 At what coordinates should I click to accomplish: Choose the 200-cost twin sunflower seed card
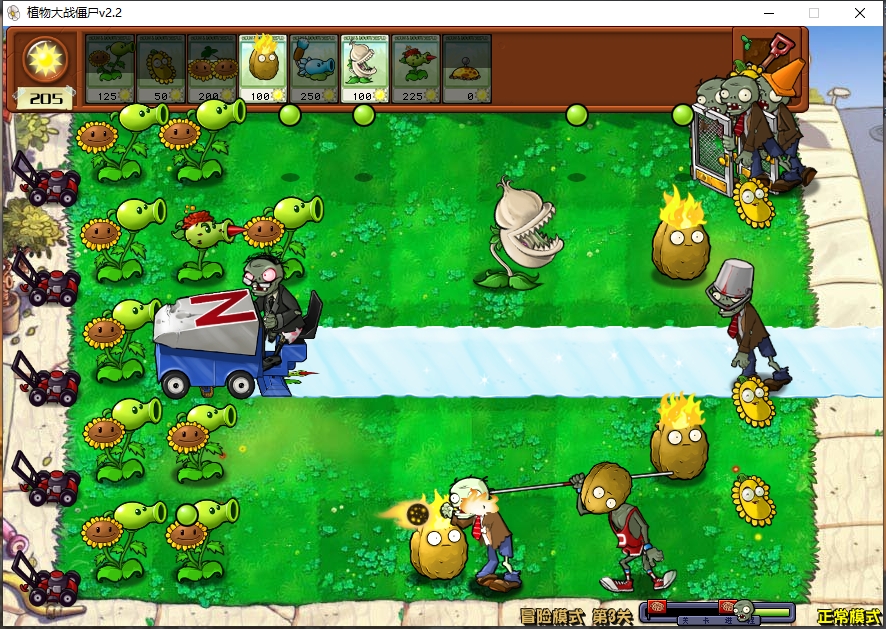point(212,68)
